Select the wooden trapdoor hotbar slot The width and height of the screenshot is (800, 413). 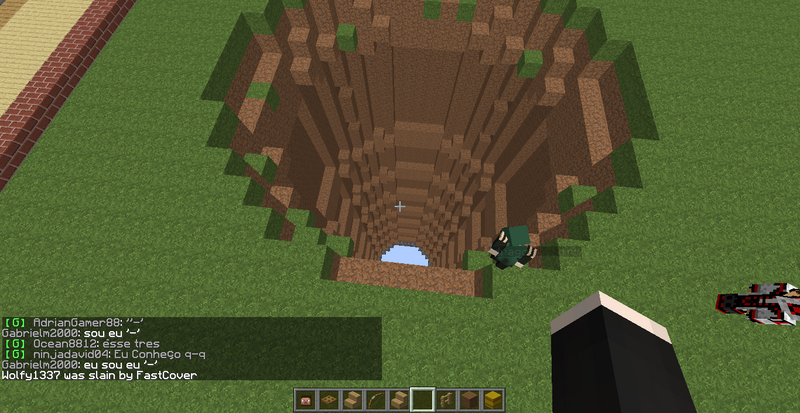tap(329, 400)
